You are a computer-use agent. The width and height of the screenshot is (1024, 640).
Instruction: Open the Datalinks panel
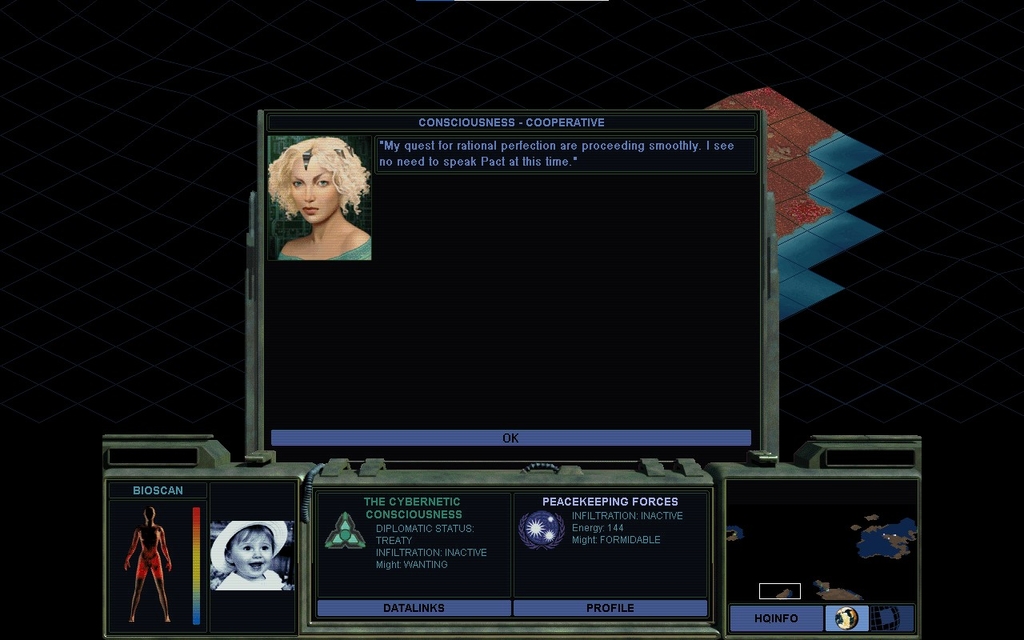click(413, 608)
